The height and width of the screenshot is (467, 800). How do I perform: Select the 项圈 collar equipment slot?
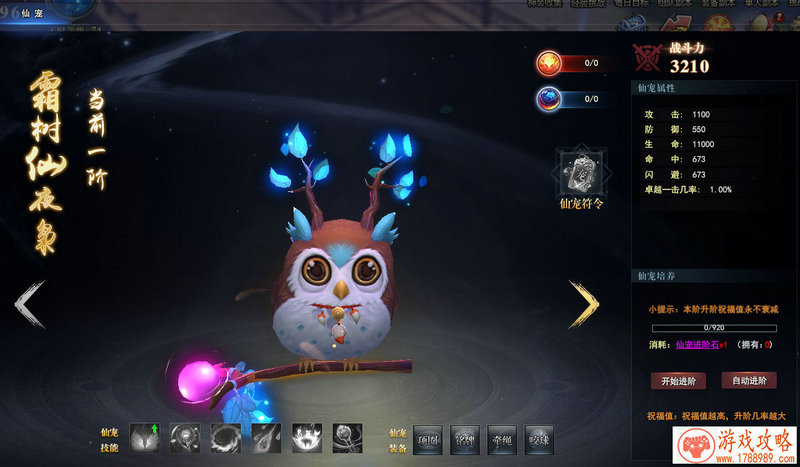pos(428,437)
